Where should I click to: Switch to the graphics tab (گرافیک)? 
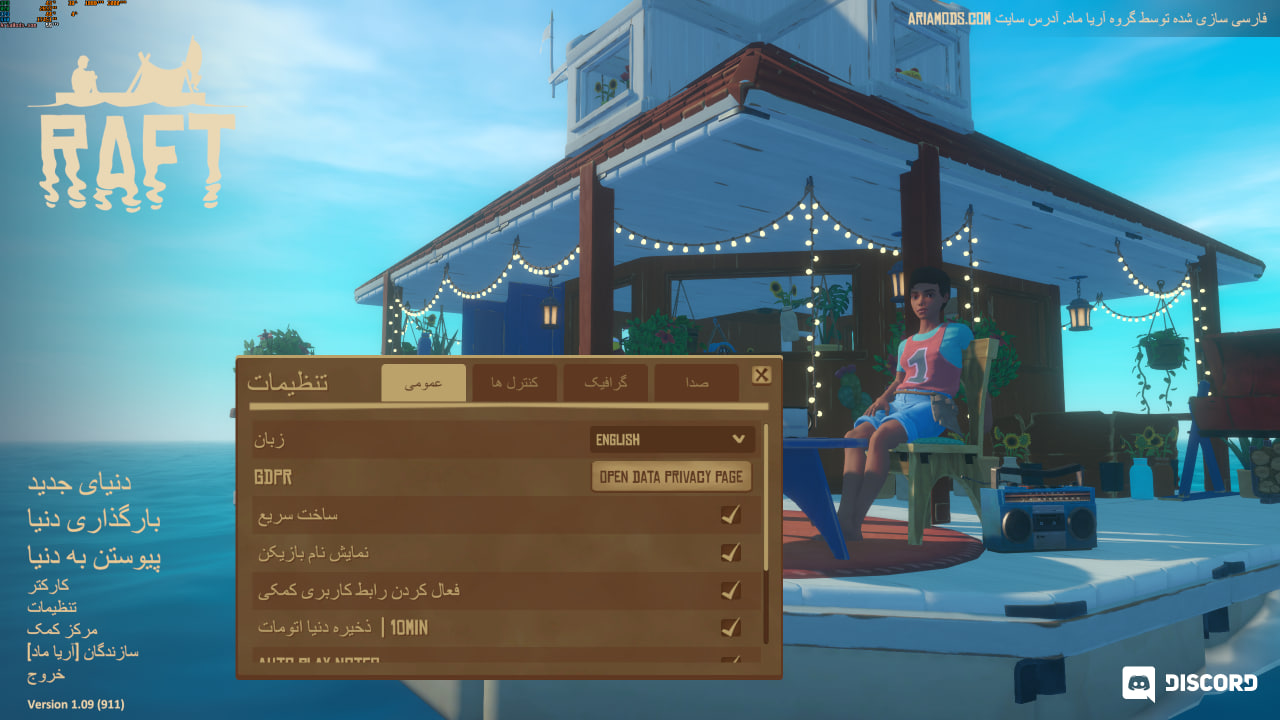click(x=605, y=383)
